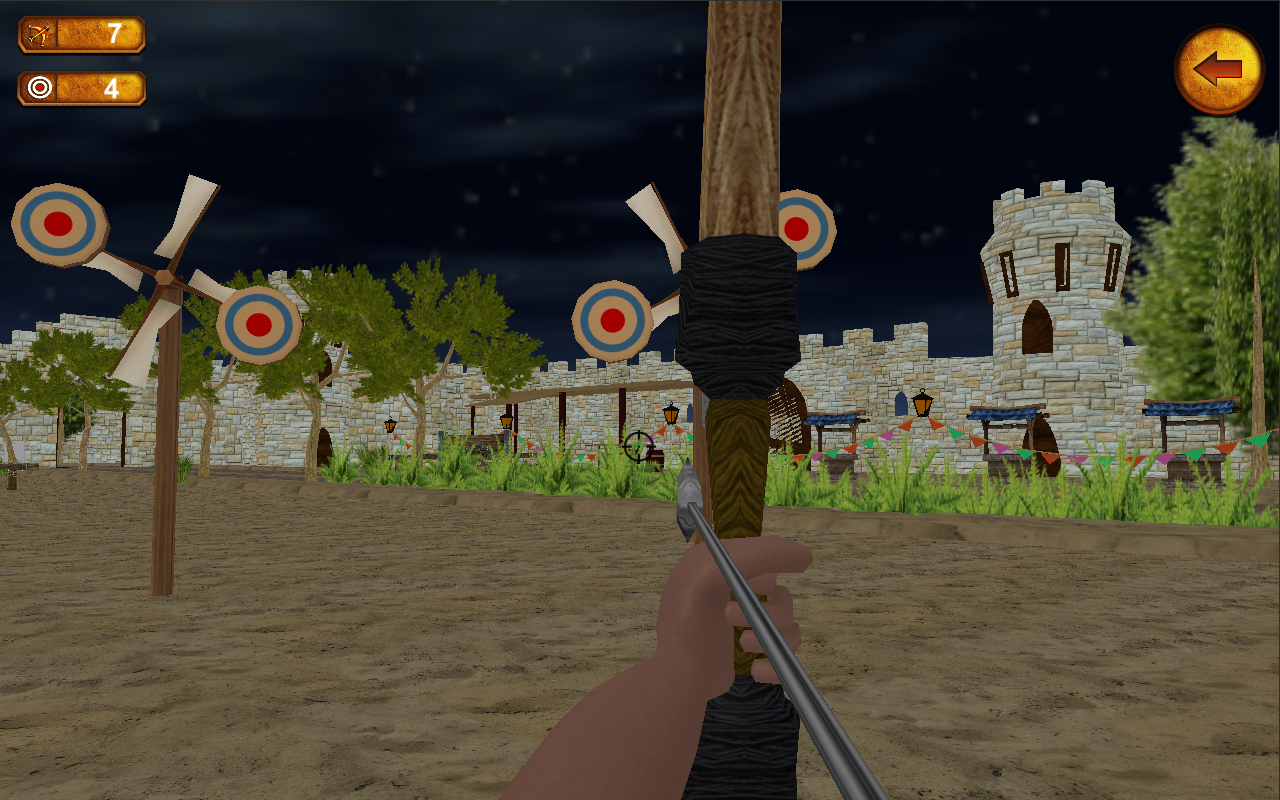
Task: Select the center windmill's left bullseye target
Action: click(611, 319)
